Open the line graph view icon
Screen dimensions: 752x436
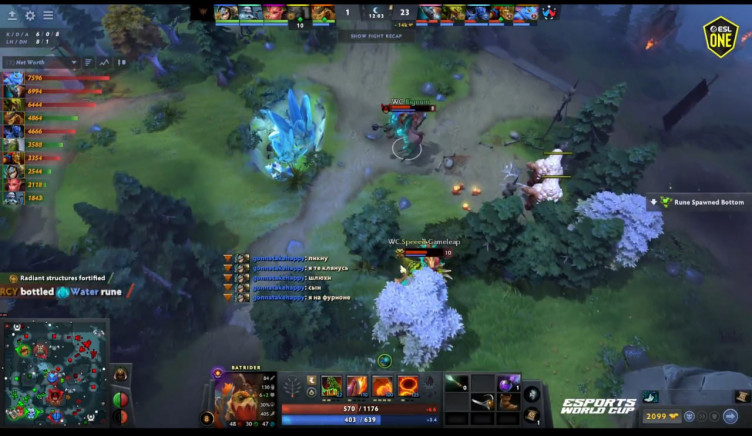coord(103,62)
